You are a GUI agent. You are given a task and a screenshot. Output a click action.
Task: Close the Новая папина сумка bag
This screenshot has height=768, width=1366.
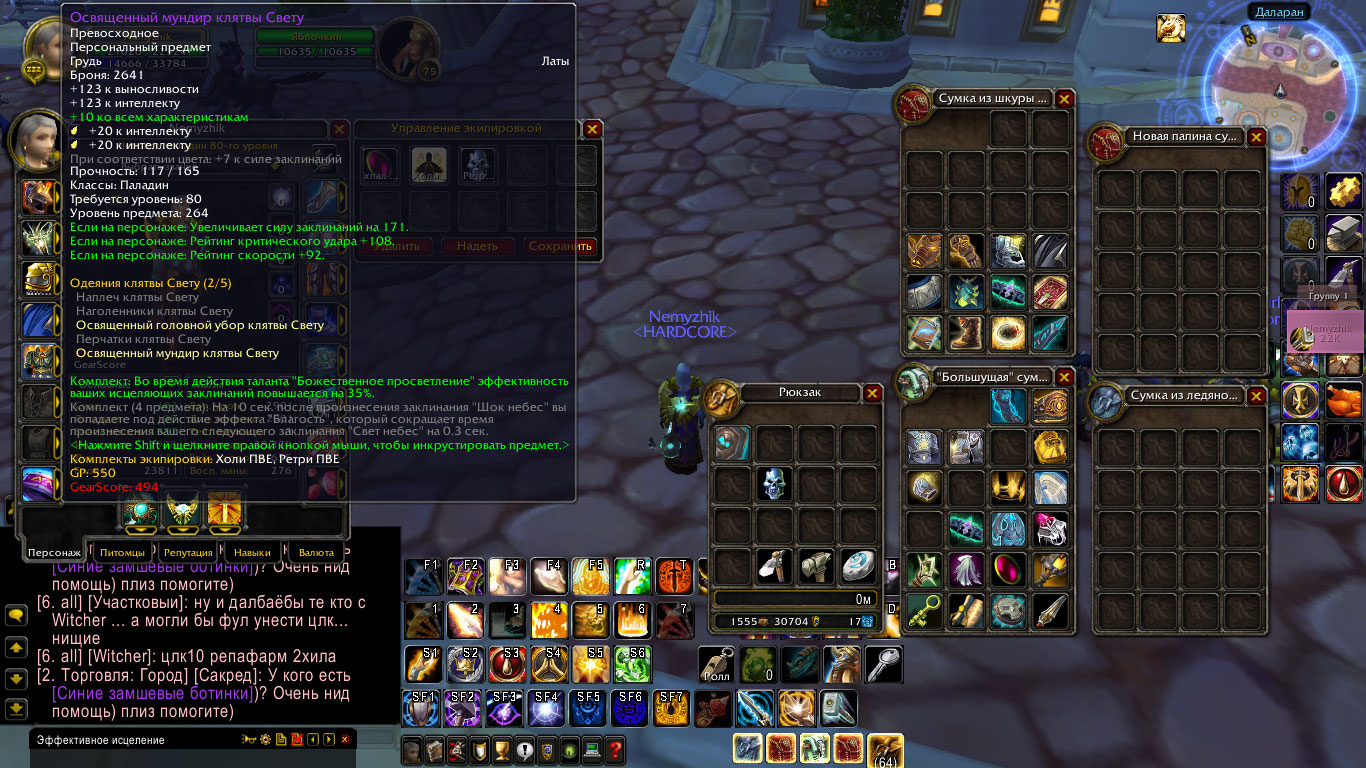(1256, 137)
